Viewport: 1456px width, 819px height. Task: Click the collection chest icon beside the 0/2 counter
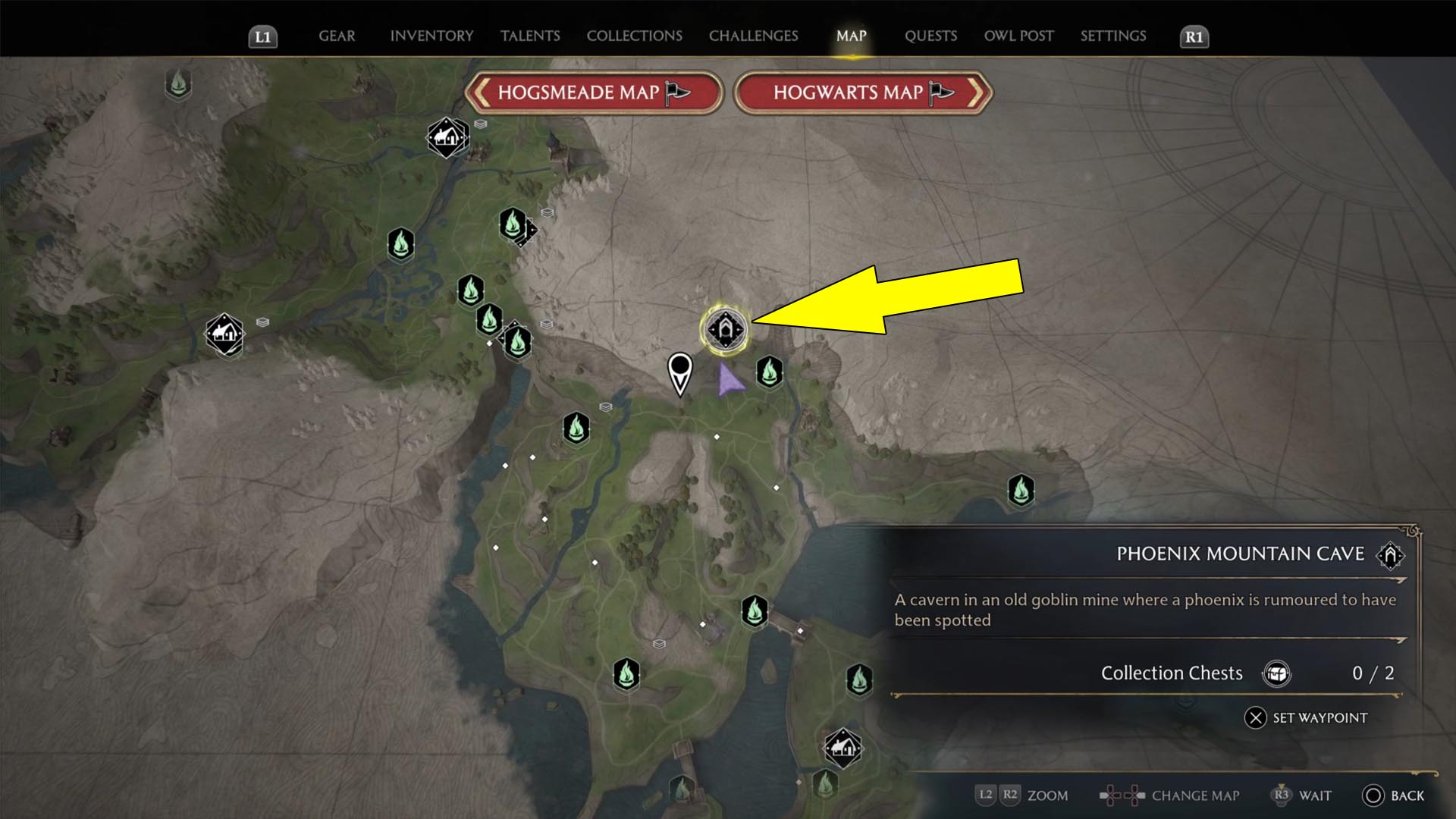coord(1278,673)
